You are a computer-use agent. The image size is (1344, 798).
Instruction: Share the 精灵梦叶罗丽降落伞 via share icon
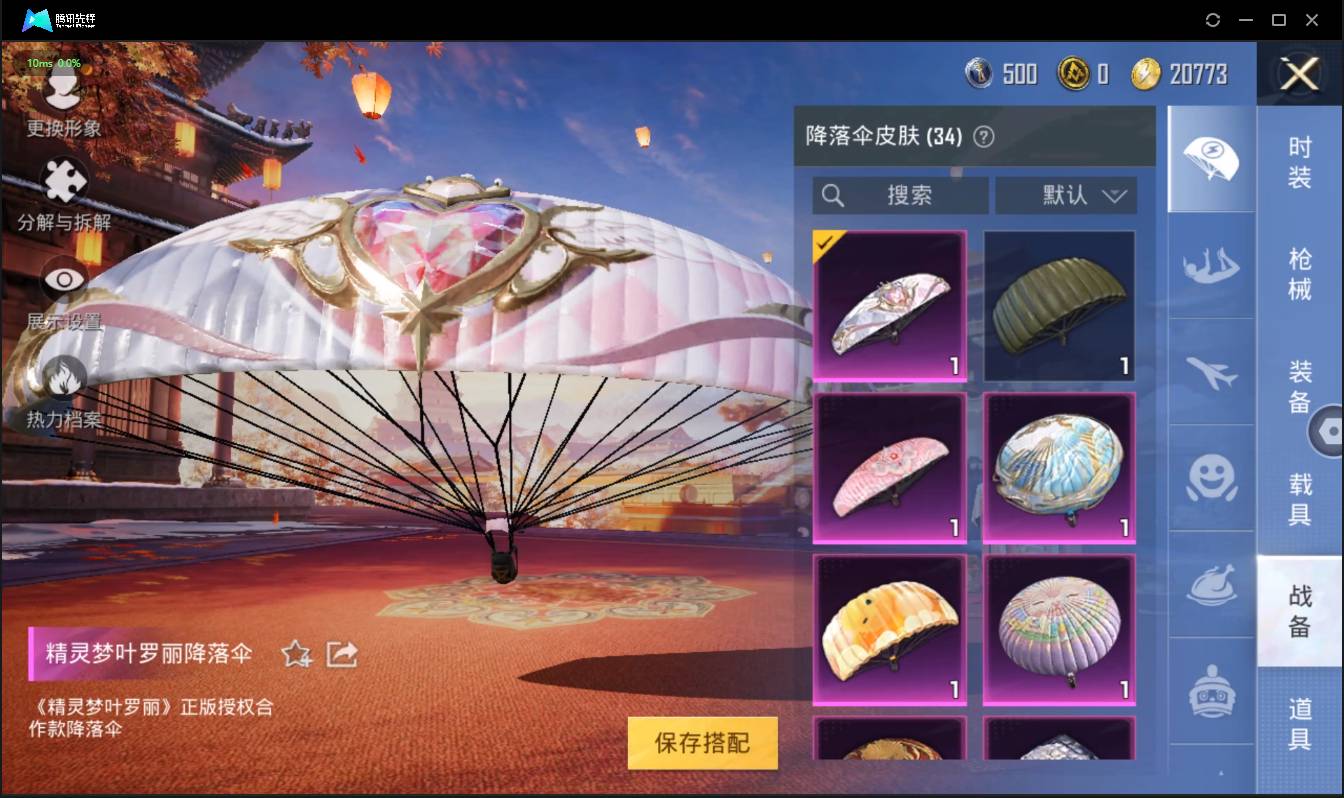341,652
